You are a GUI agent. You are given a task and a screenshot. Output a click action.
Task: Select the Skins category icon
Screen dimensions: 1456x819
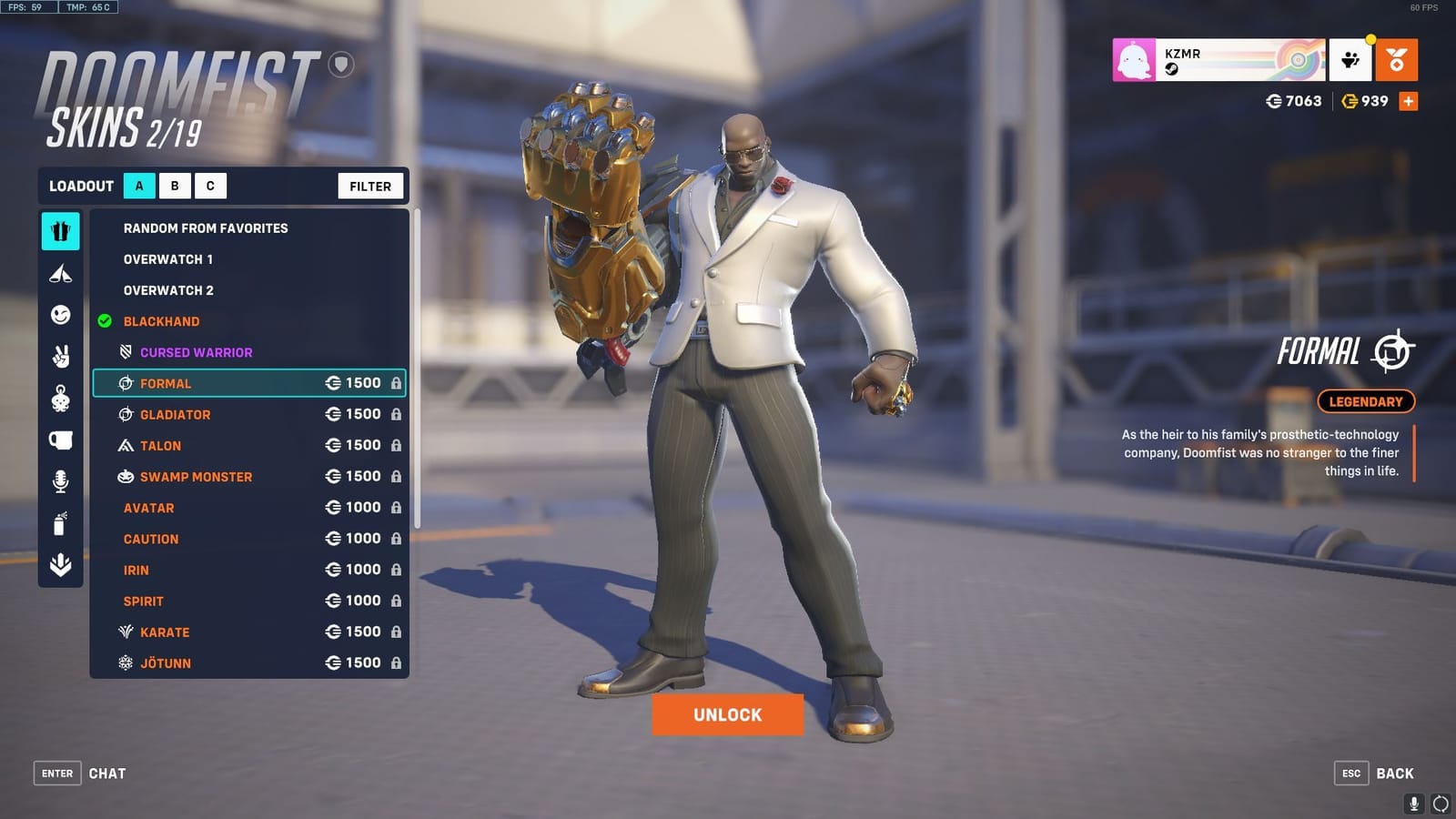pos(60,231)
